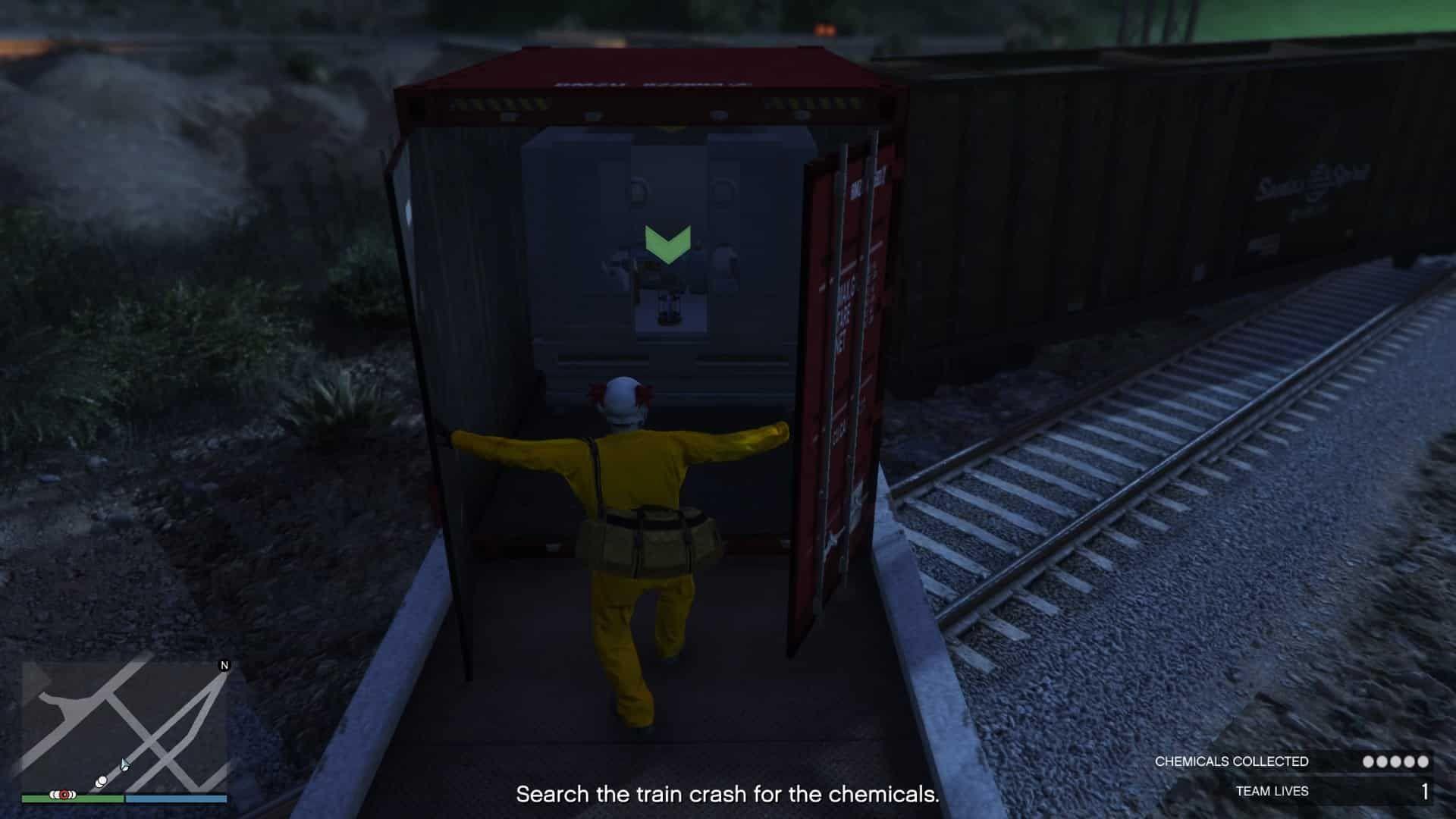Click the green objective chevron marker
The width and height of the screenshot is (1456, 819).
pyautogui.click(x=668, y=243)
